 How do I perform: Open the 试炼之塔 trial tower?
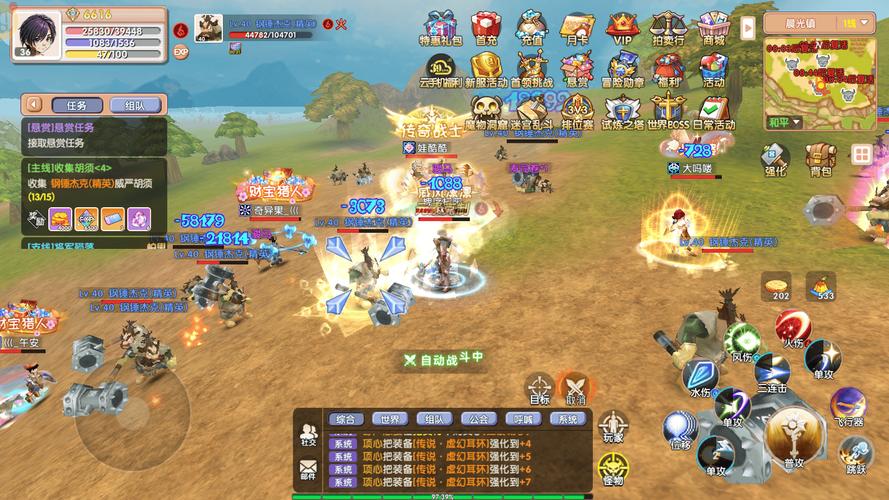pyautogui.click(x=623, y=110)
